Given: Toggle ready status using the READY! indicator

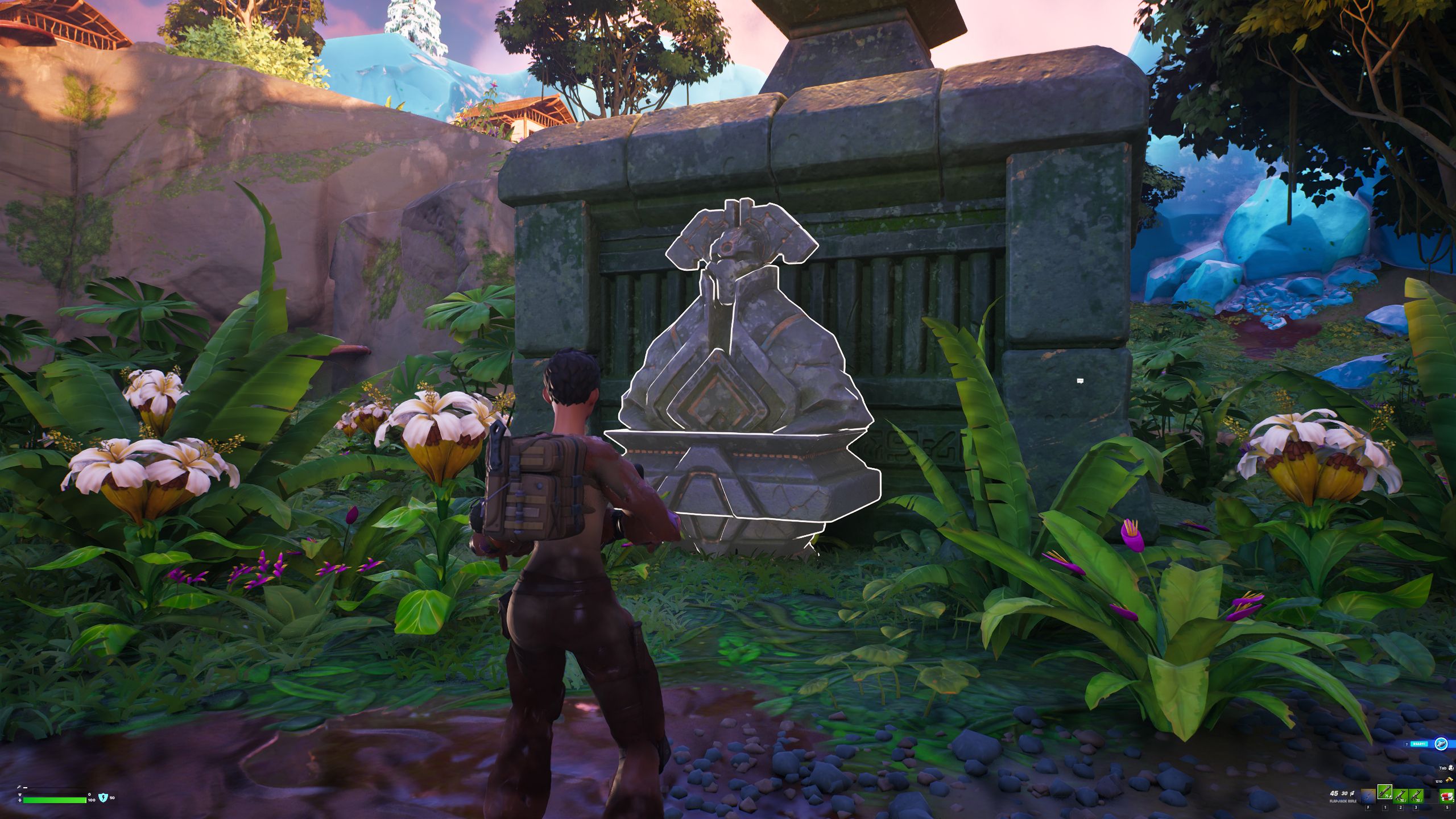Looking at the screenshot, I should point(1419,744).
